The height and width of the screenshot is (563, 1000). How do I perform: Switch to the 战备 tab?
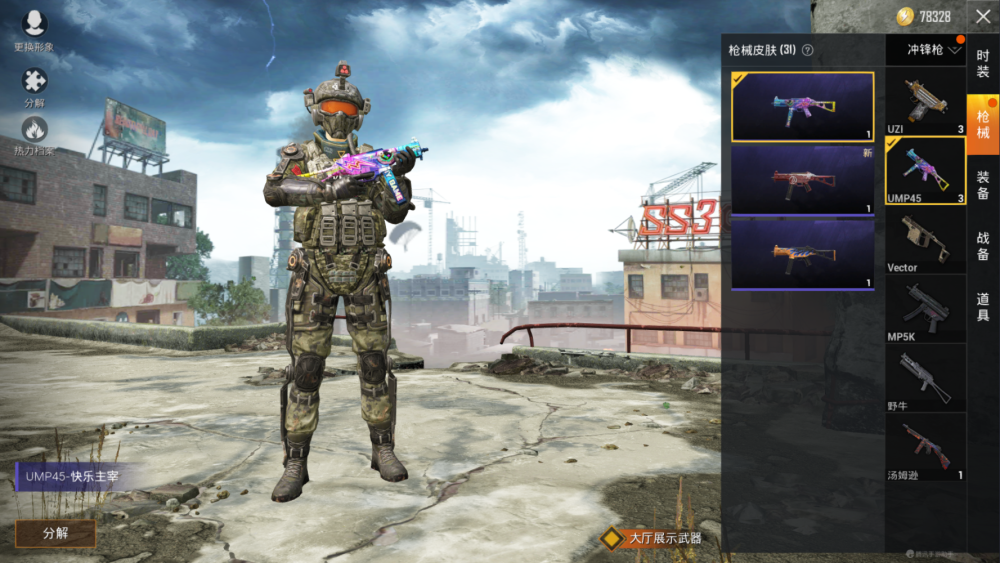[x=983, y=245]
